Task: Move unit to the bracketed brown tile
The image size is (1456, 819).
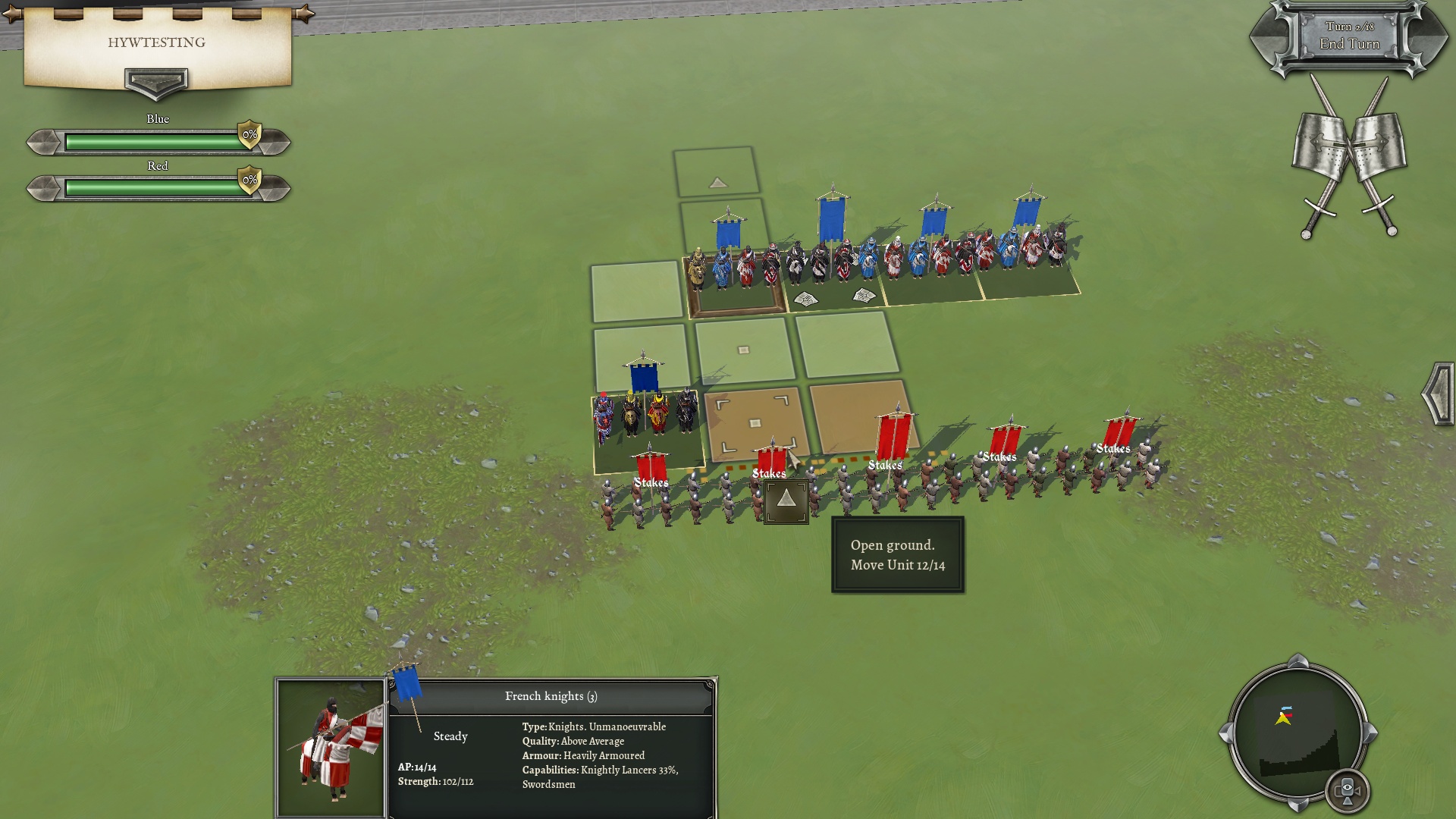Action: [755, 423]
